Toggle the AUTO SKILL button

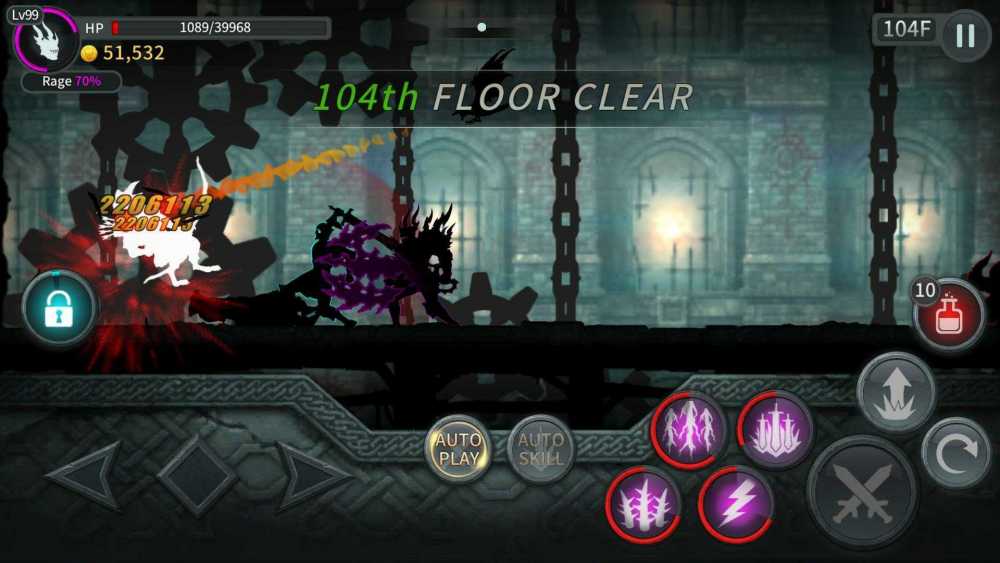(x=541, y=449)
